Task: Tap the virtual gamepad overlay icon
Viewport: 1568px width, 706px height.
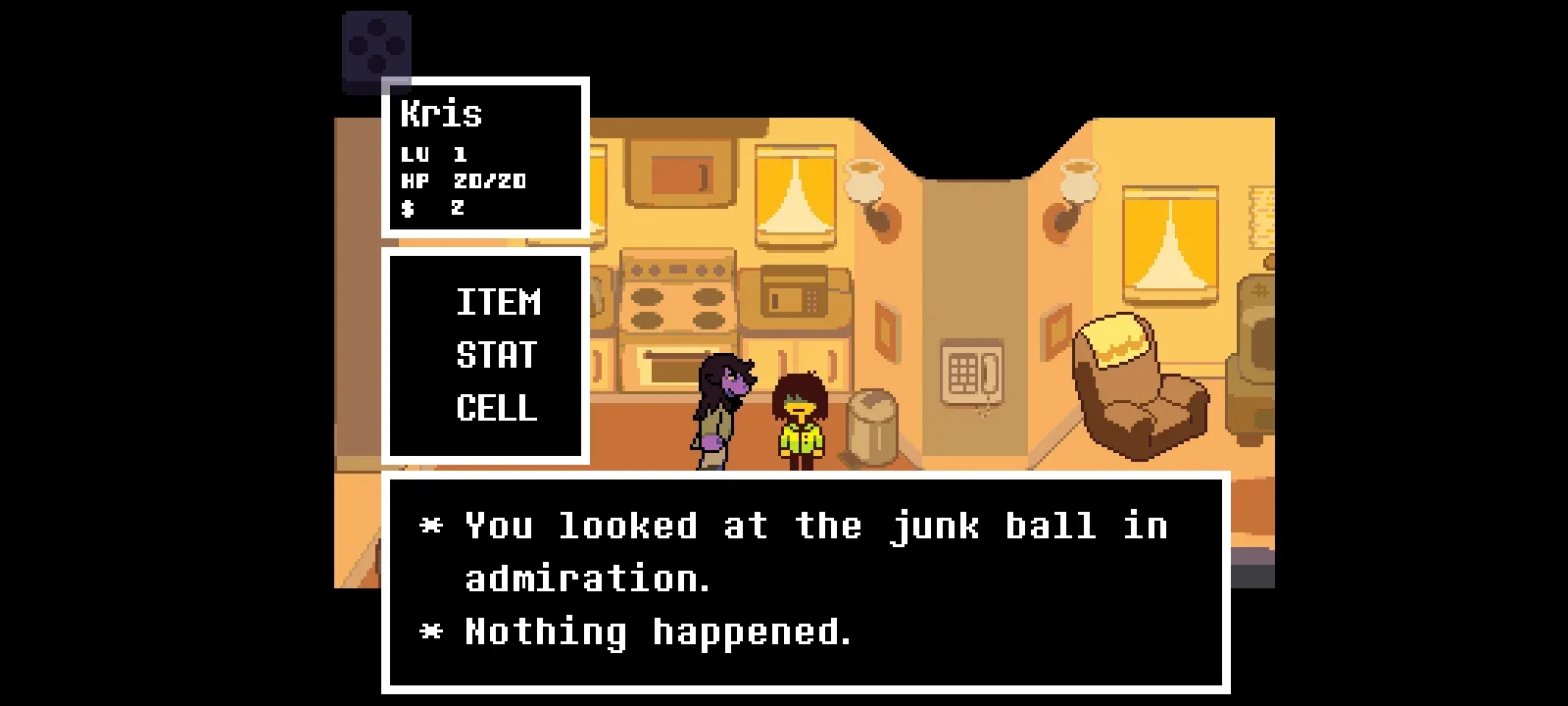Action: click(x=376, y=46)
